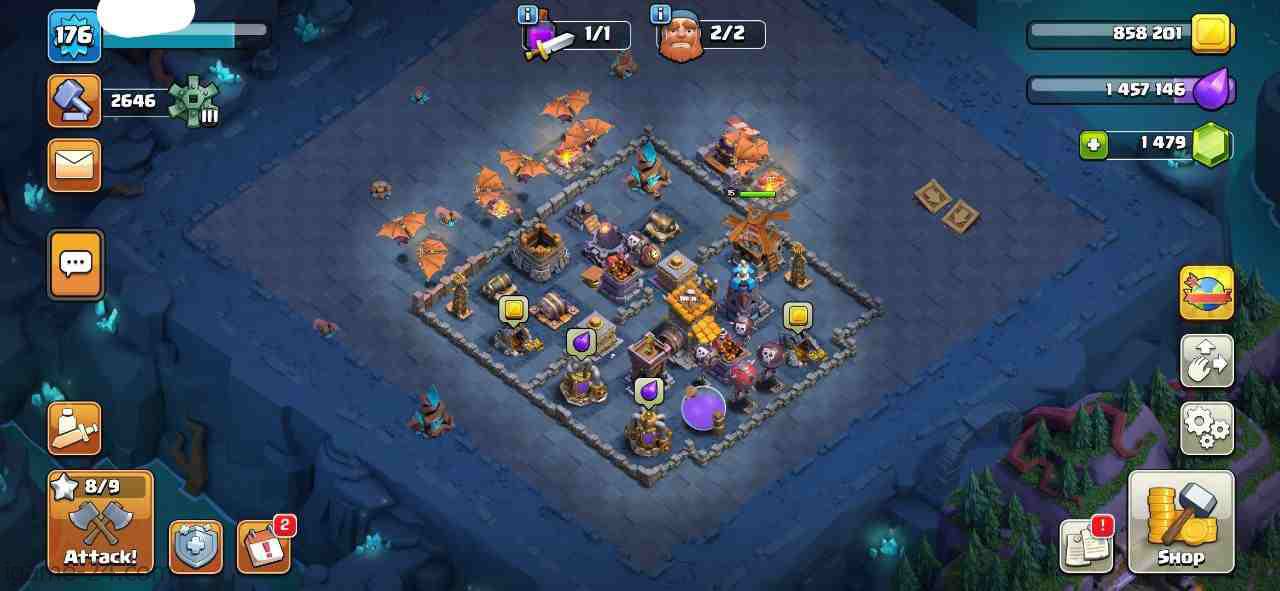This screenshot has width=1280, height=591.
Task: Show the elixir troop army info icon
Action: pos(528,14)
